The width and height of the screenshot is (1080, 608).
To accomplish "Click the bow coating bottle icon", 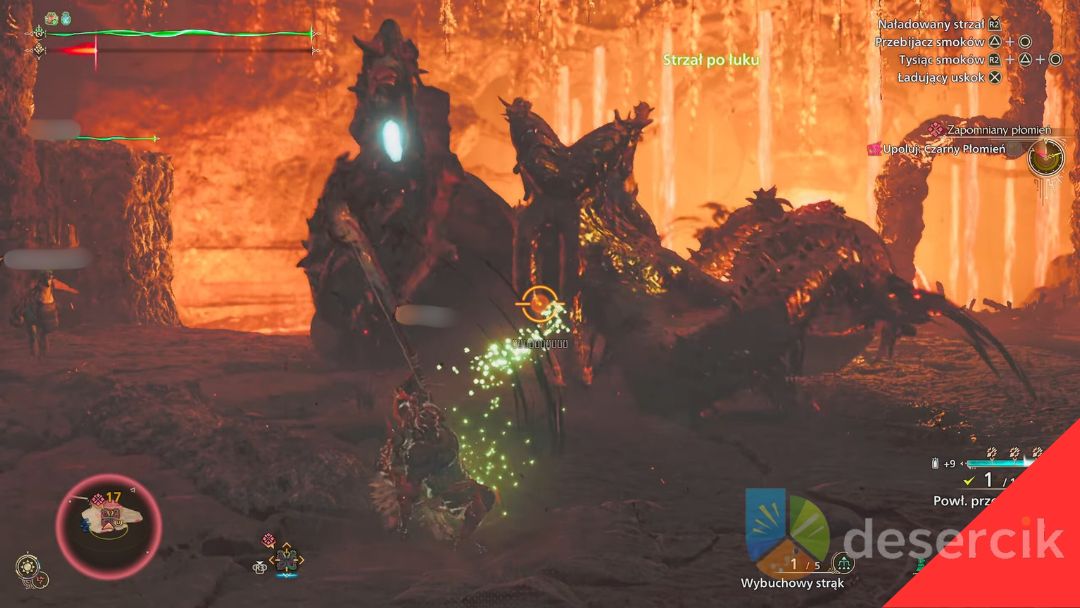I will 935,463.
